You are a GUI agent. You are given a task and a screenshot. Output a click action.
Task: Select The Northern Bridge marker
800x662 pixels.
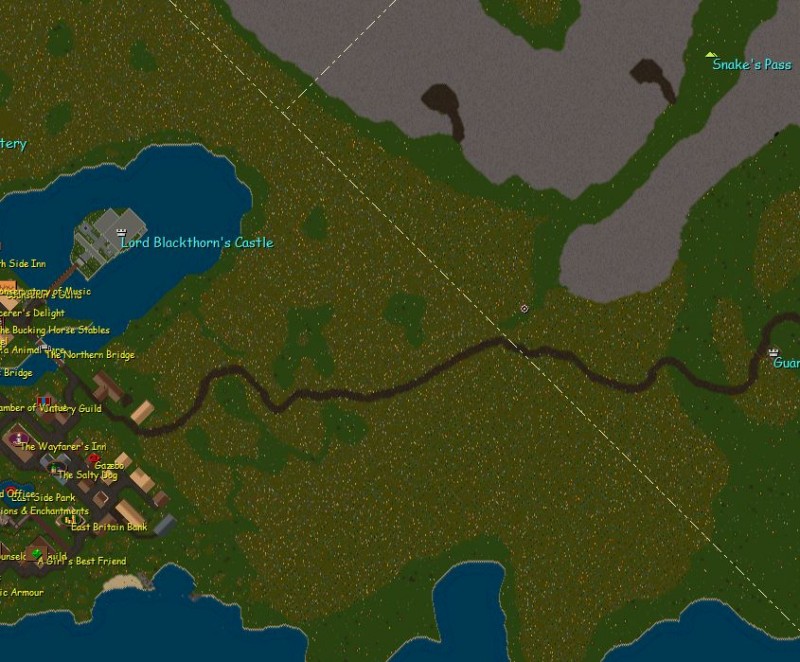point(43,346)
